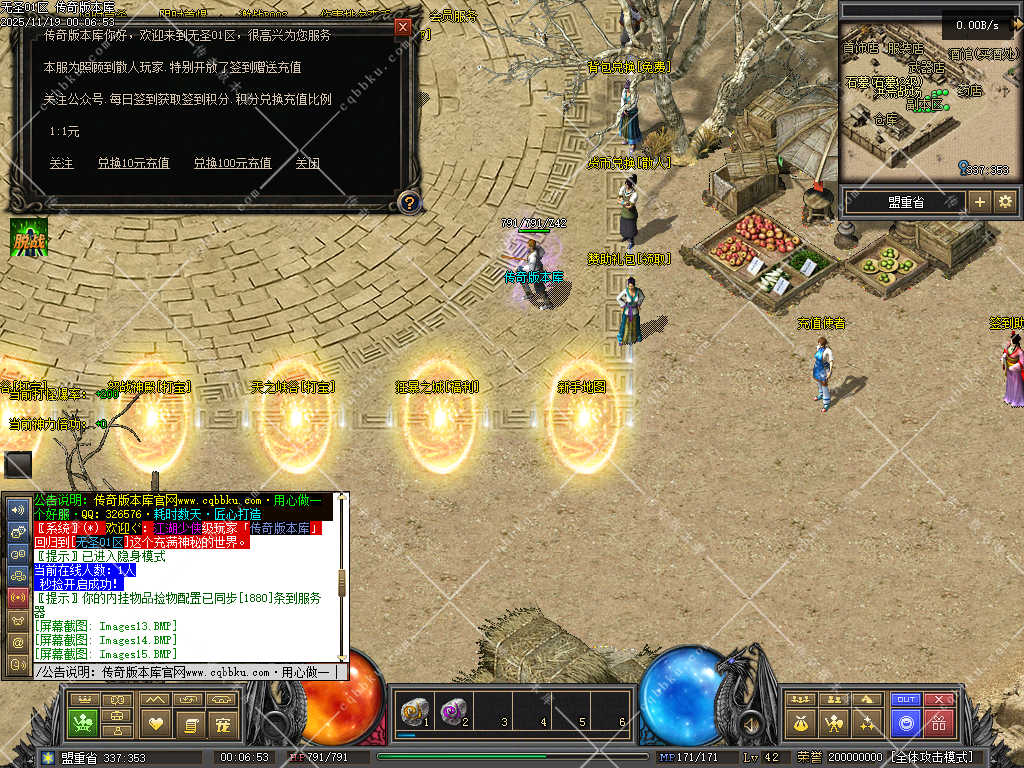1024x768 pixels.
Task: Open the question mark help button
Action: (x=408, y=203)
